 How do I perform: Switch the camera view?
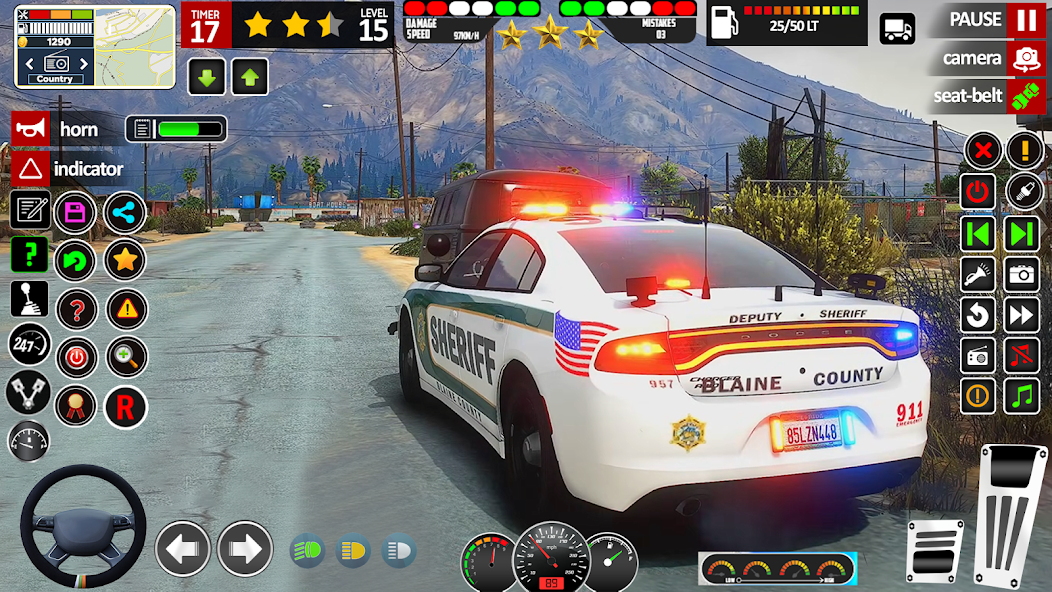click(x=1024, y=58)
